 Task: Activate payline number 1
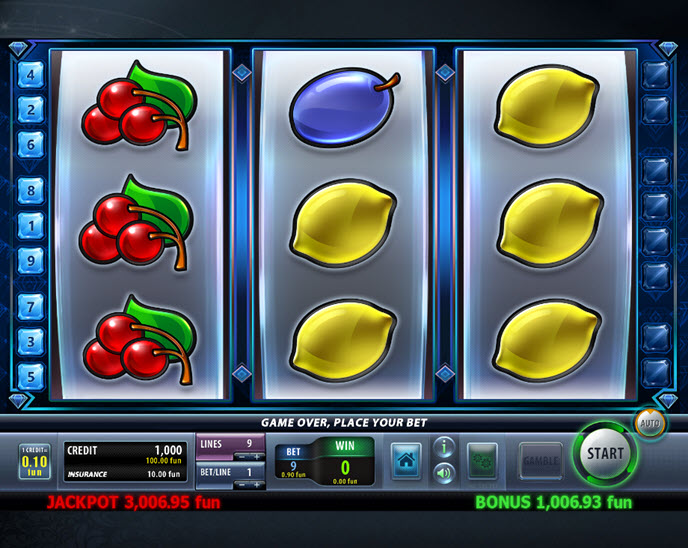pyautogui.click(x=30, y=225)
